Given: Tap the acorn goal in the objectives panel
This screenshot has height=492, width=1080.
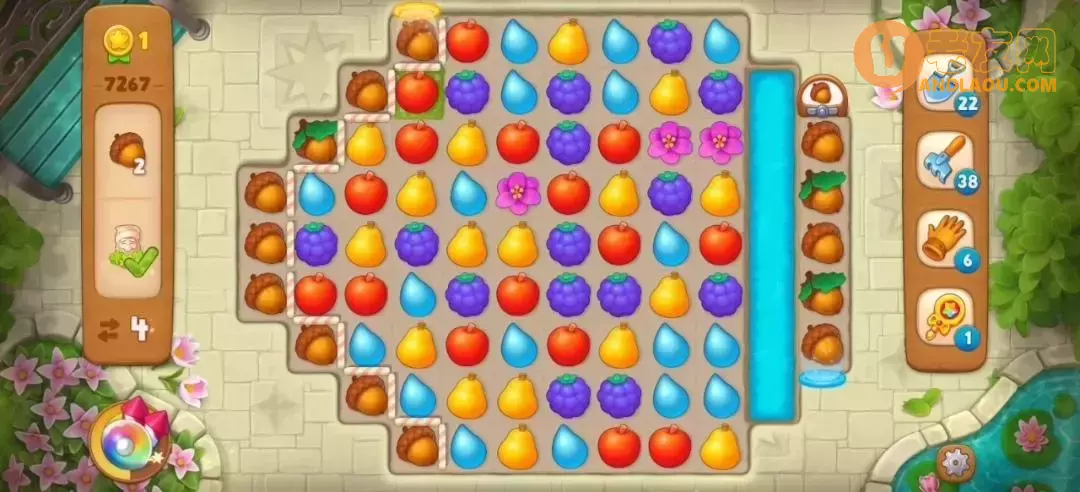Looking at the screenshot, I should tap(127, 151).
